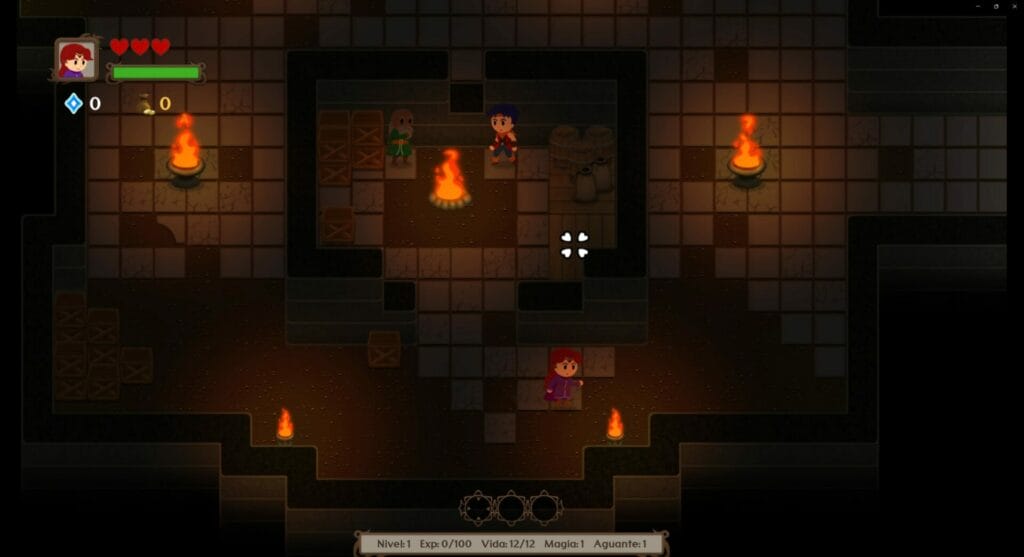This screenshot has height=557, width=1024.
Task: Click the red-haired hero portrait
Action: 76,59
